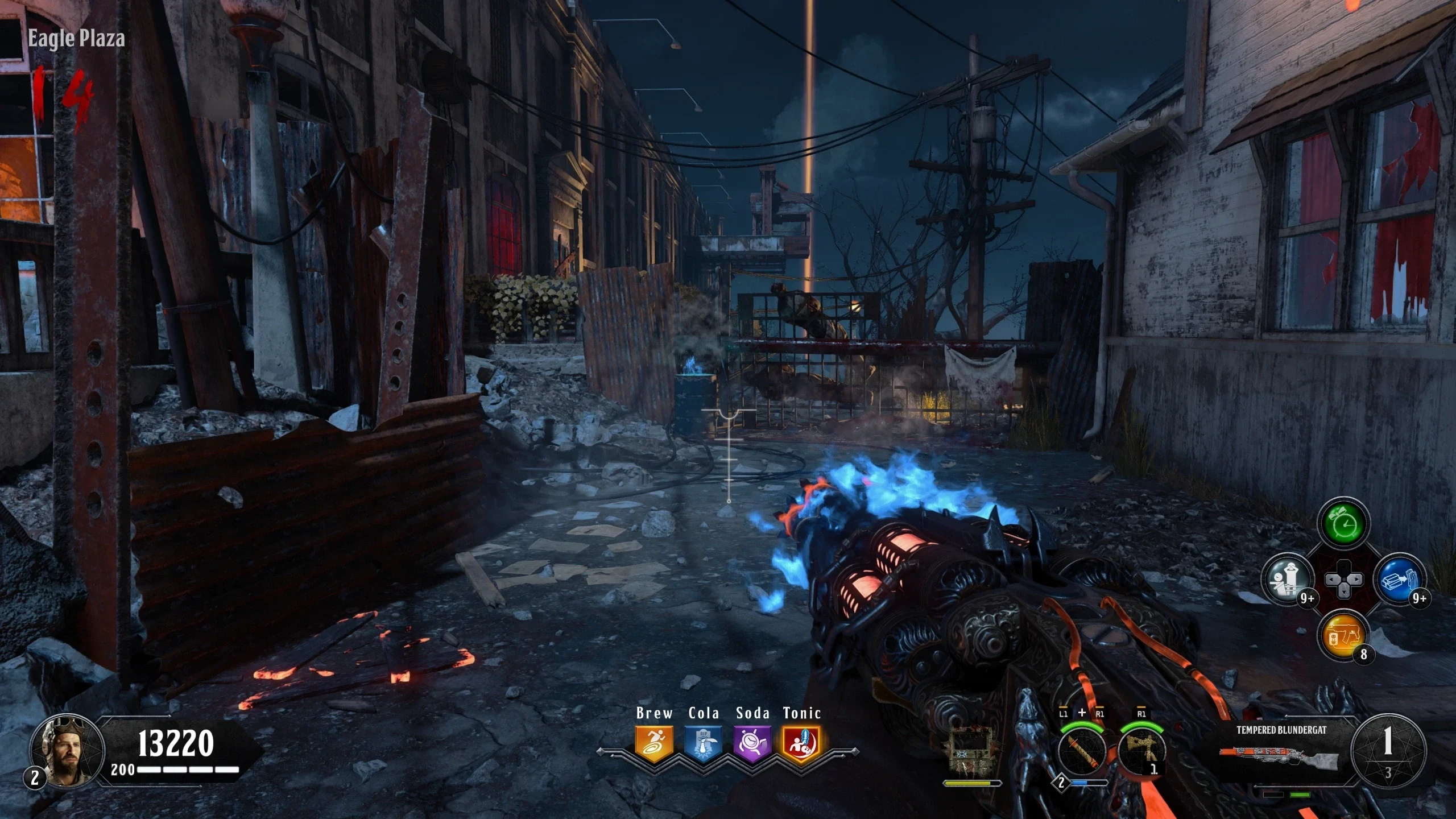Select the blue Cola perk icon

(704, 743)
